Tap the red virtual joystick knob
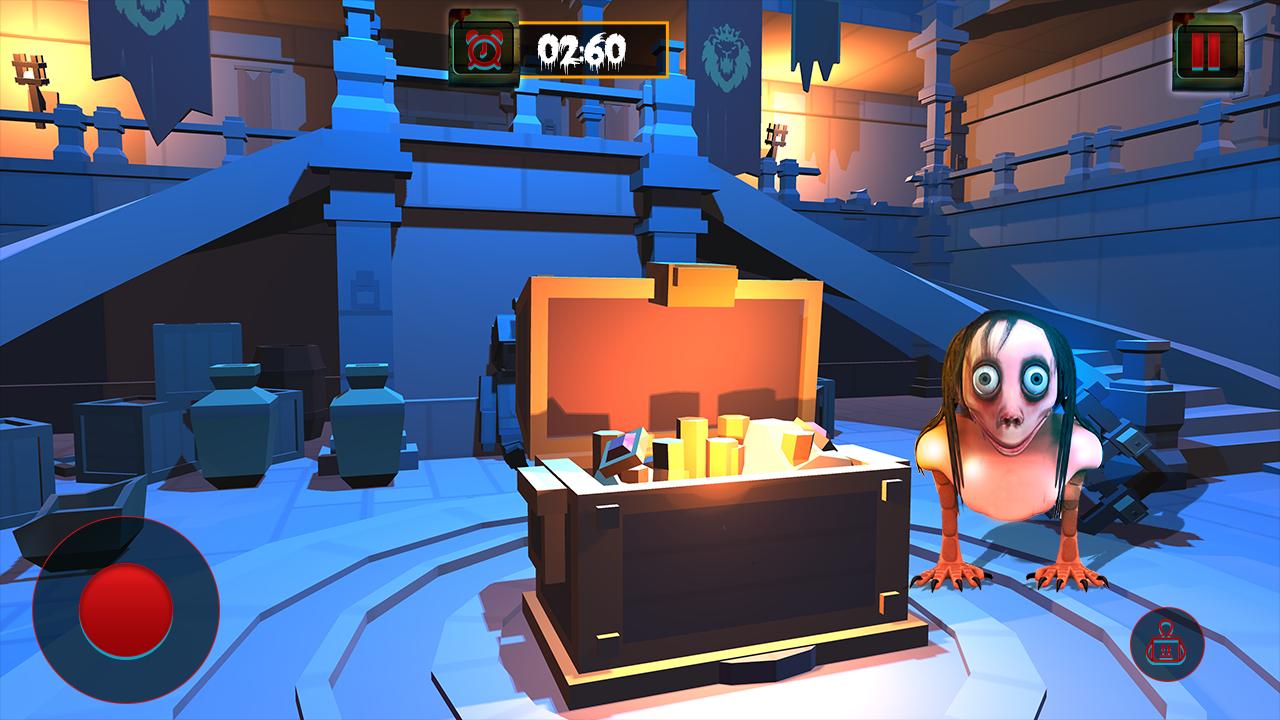1280x720 pixels. (x=126, y=610)
